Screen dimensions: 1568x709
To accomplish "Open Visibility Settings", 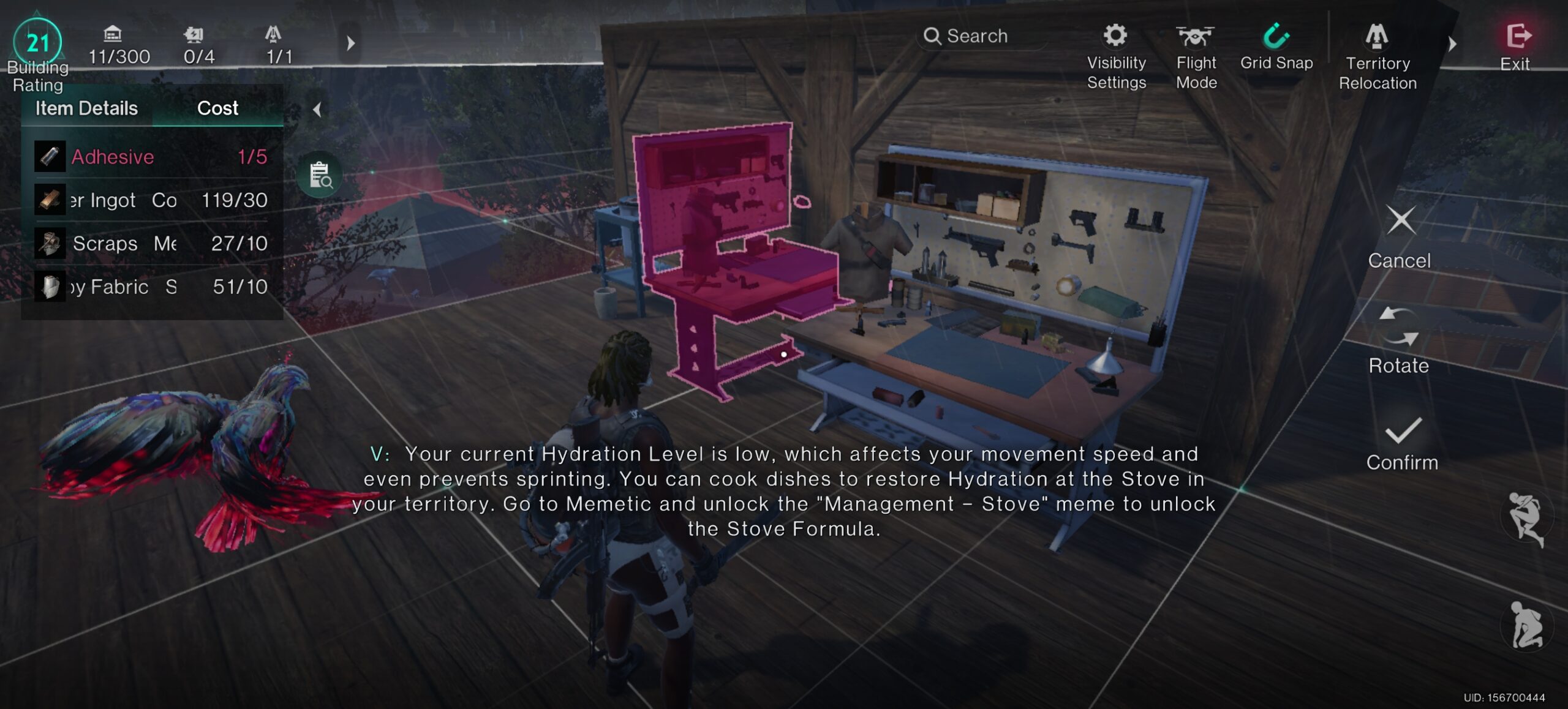I will point(1116,56).
